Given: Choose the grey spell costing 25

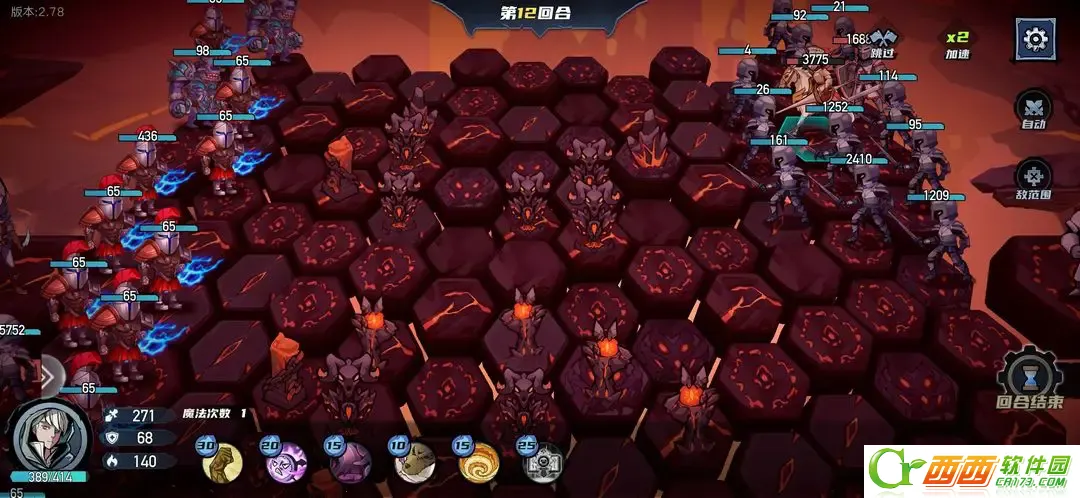Looking at the screenshot, I should [x=543, y=462].
